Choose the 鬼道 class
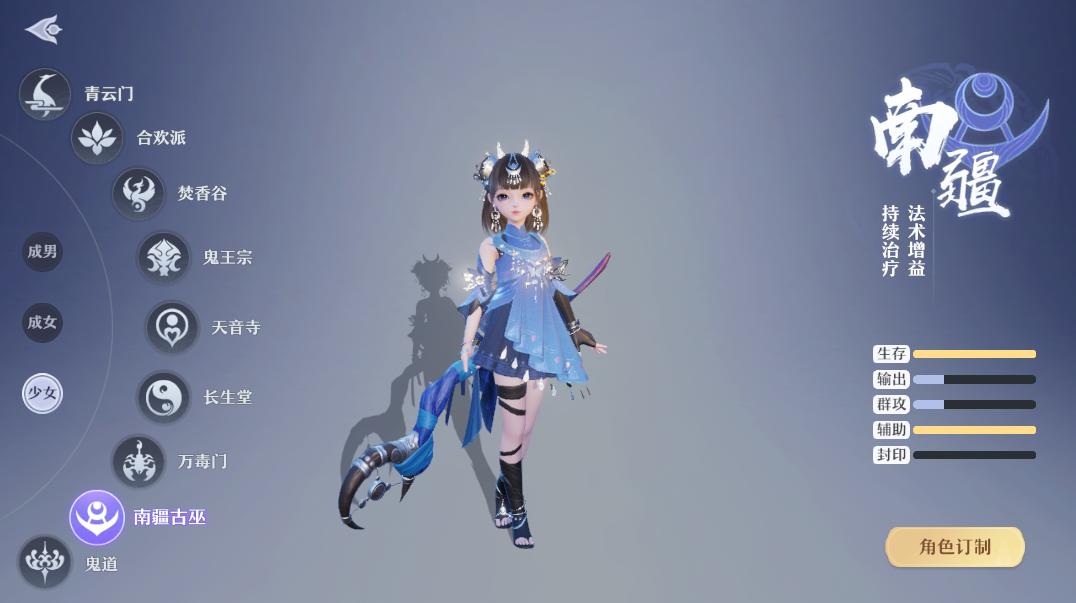This screenshot has height=603, width=1076. click(45, 562)
